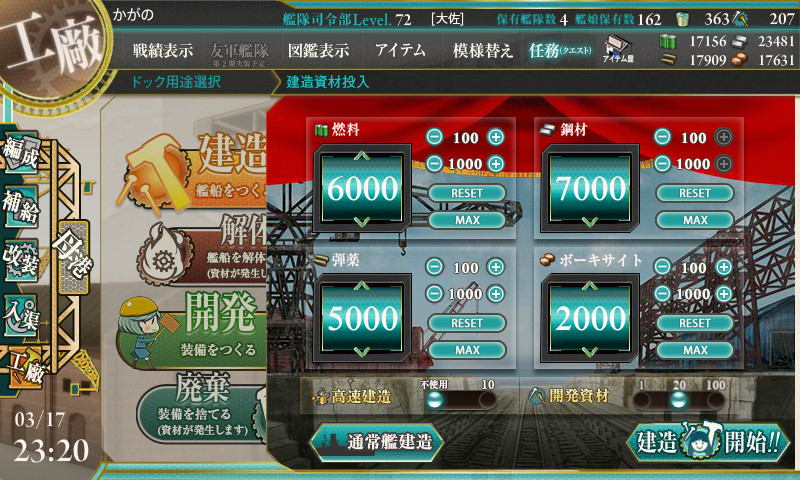Start construction with 建造開始 button
Screen dimensions: 800x480
click(707, 442)
